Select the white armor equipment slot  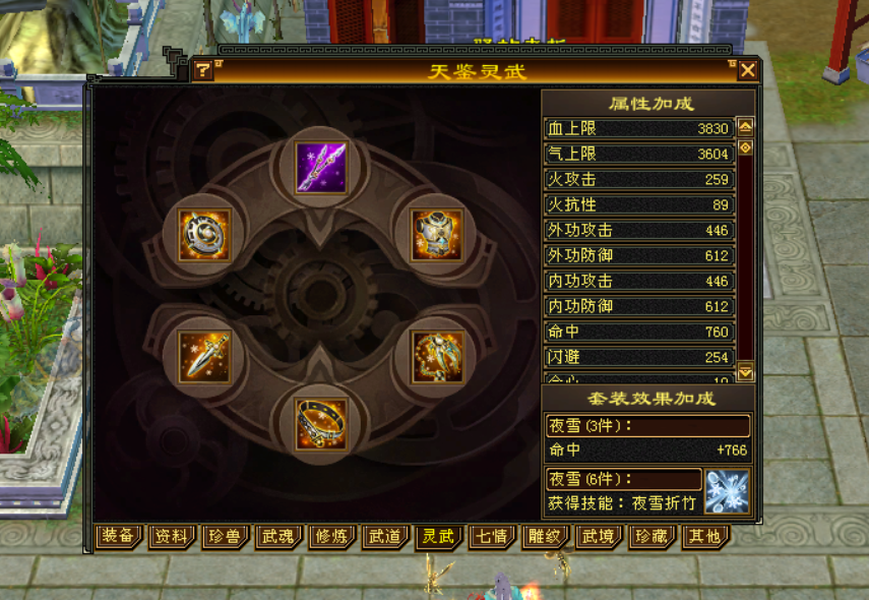click(437, 234)
